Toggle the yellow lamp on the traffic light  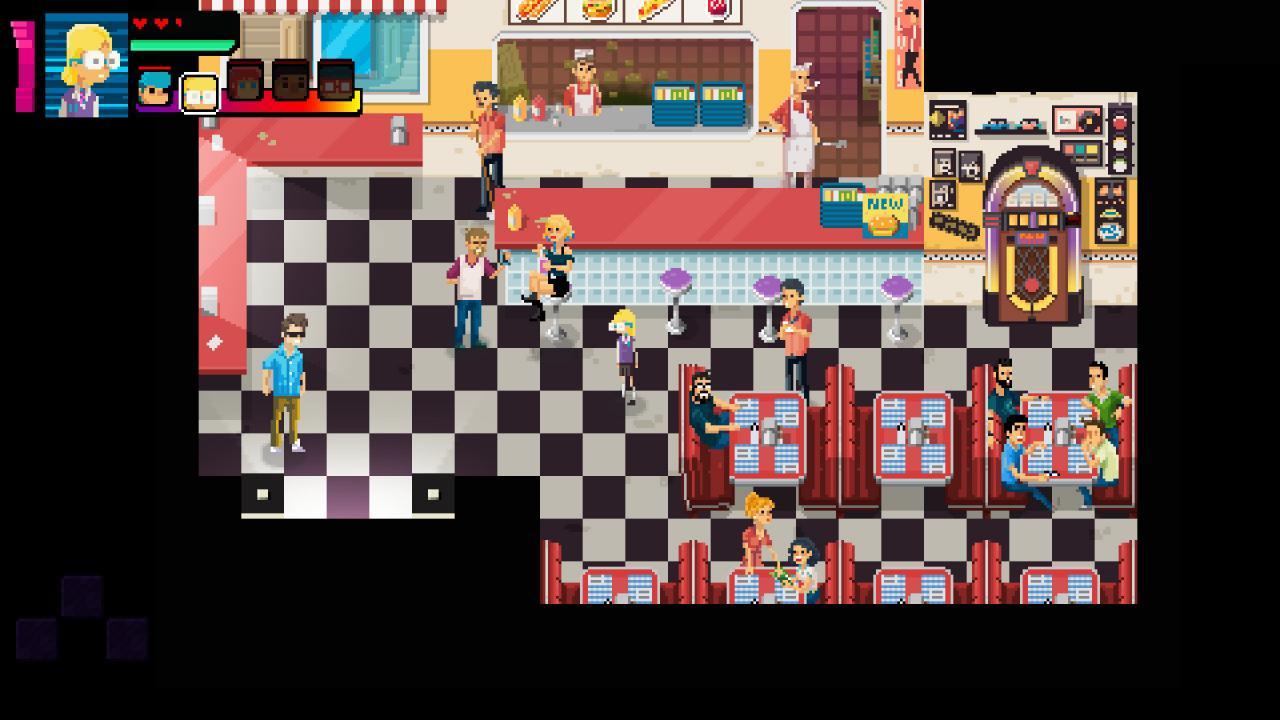pos(1119,142)
